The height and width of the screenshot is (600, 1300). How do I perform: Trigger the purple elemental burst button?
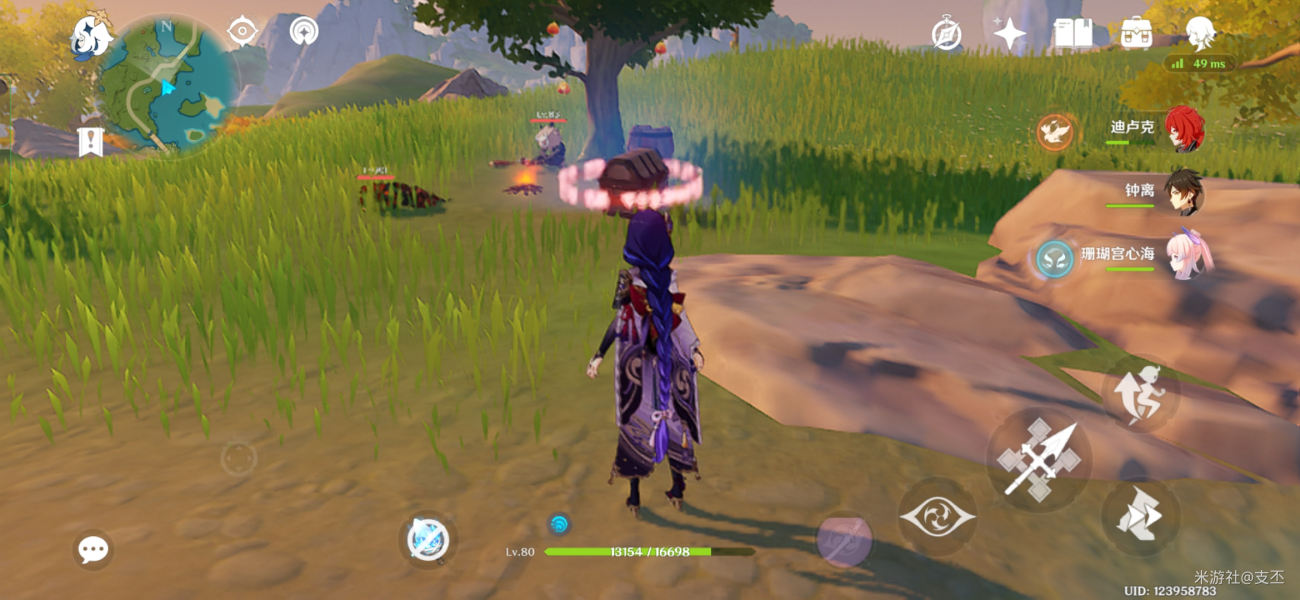(845, 540)
